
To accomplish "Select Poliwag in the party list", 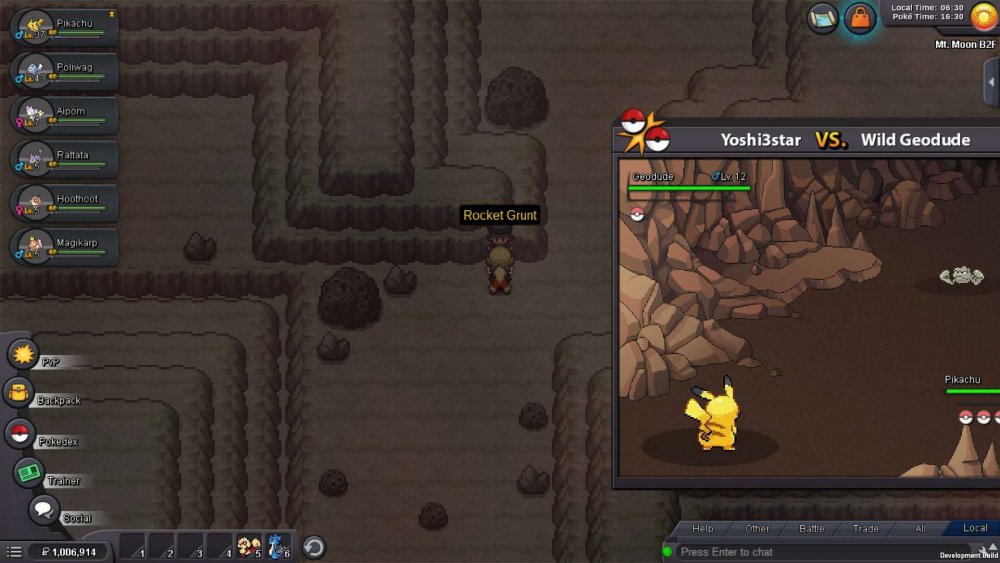I will pos(64,71).
